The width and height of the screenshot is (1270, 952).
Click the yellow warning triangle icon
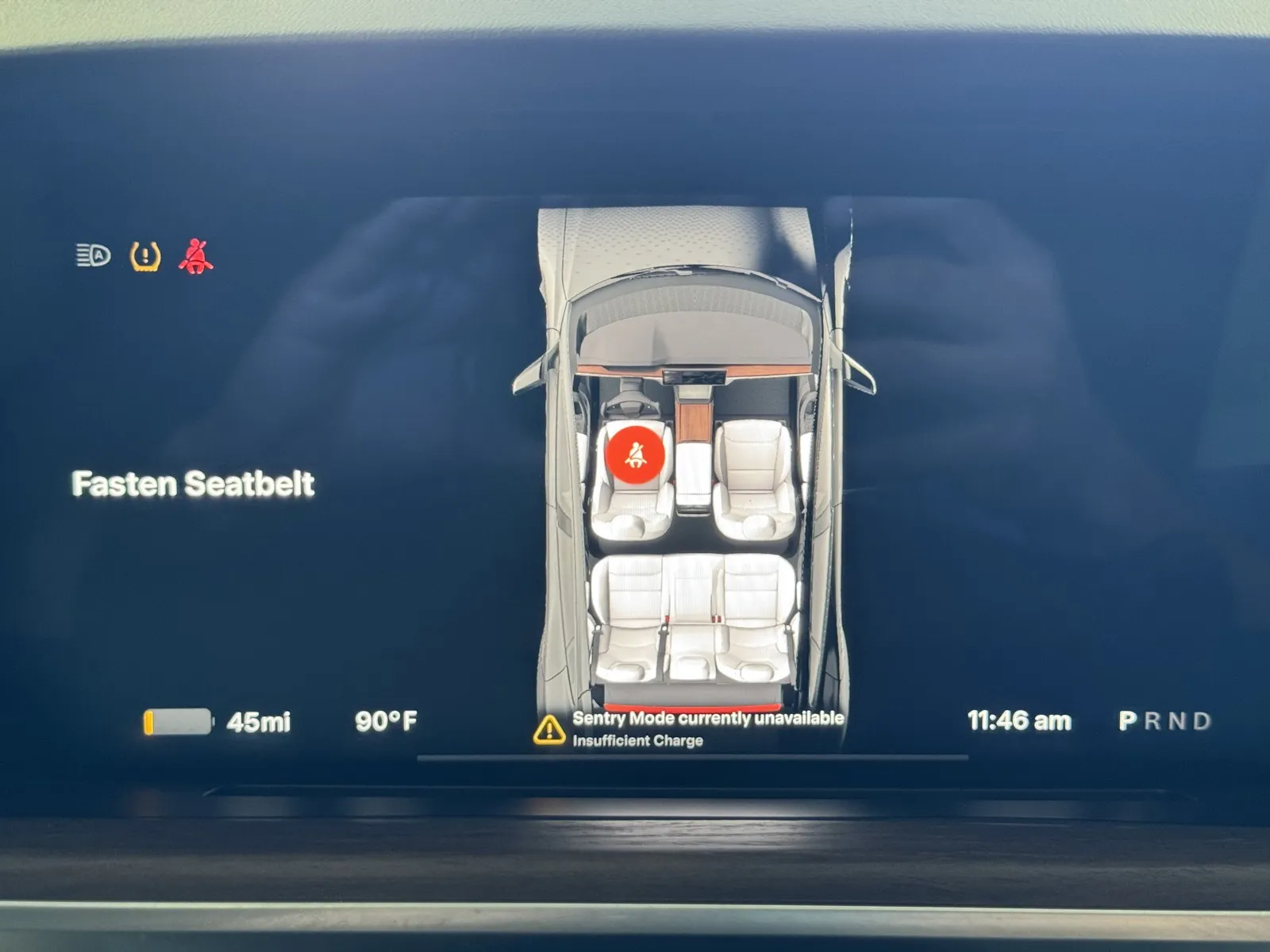coord(549,729)
